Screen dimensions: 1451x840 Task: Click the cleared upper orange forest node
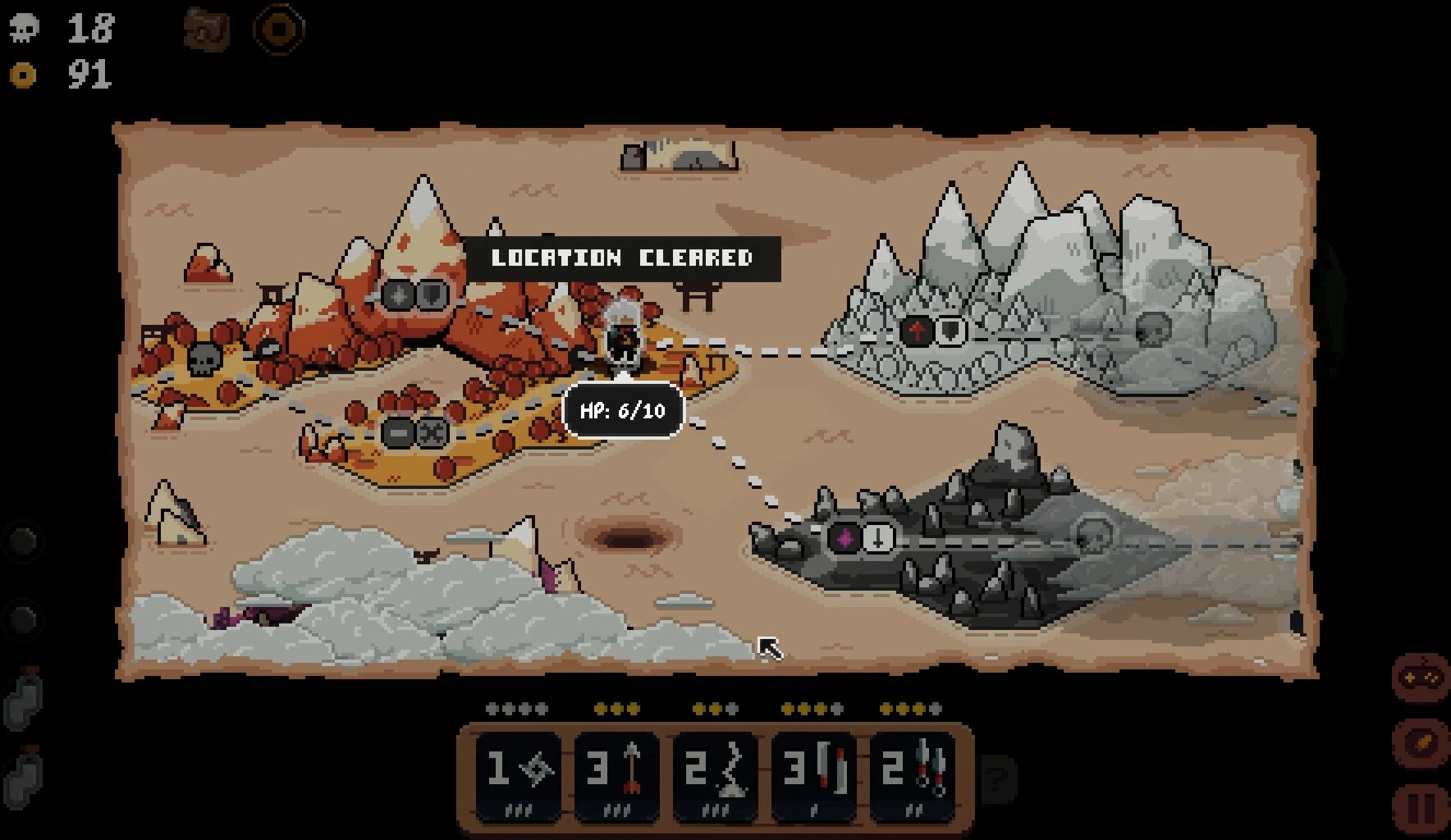414,295
